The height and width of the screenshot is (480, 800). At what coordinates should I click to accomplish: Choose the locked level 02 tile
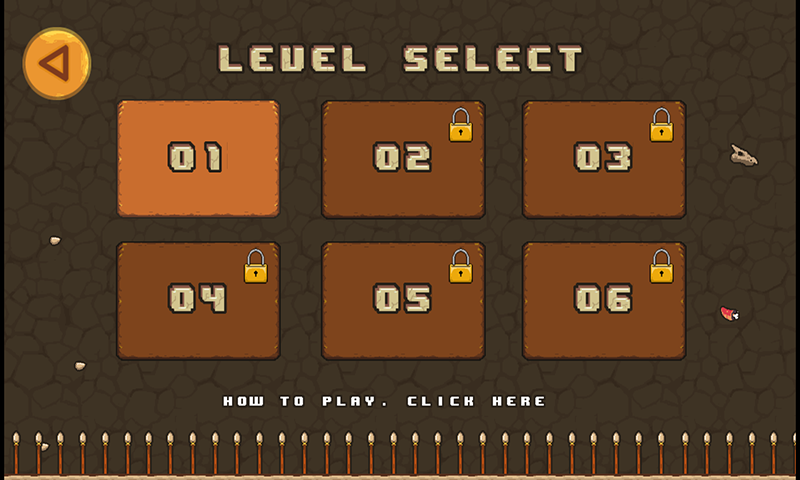pos(403,159)
